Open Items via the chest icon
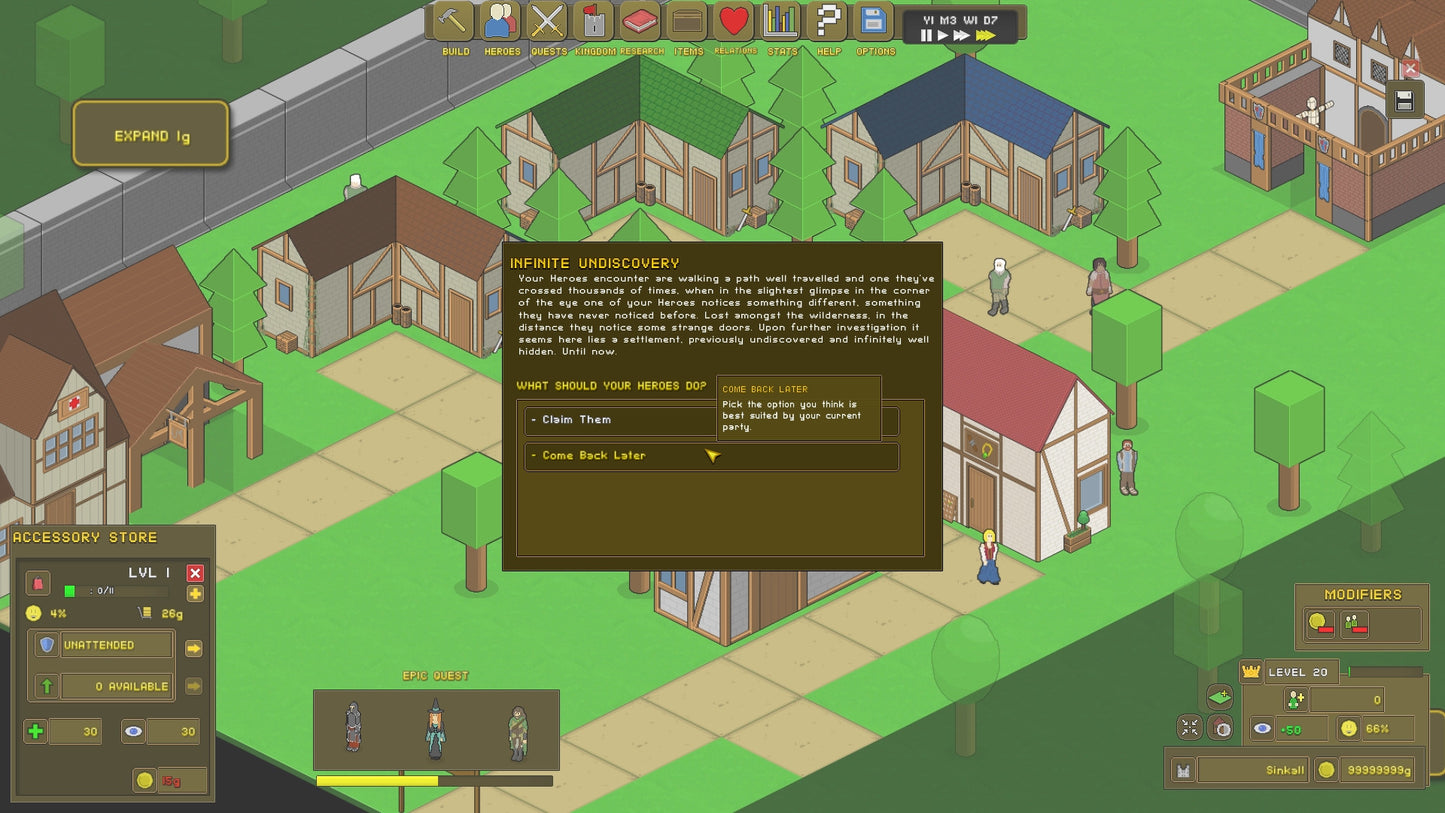The image size is (1445, 813). coord(686,22)
